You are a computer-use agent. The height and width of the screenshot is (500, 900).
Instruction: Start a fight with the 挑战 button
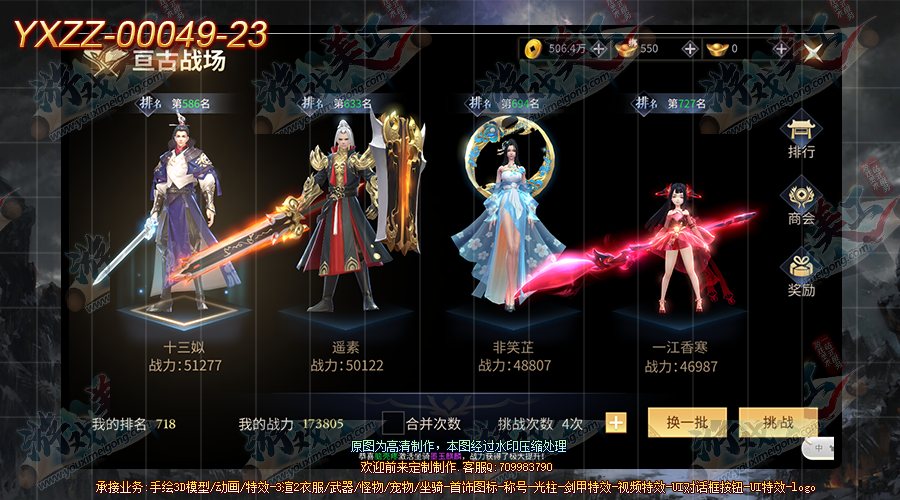tap(778, 422)
